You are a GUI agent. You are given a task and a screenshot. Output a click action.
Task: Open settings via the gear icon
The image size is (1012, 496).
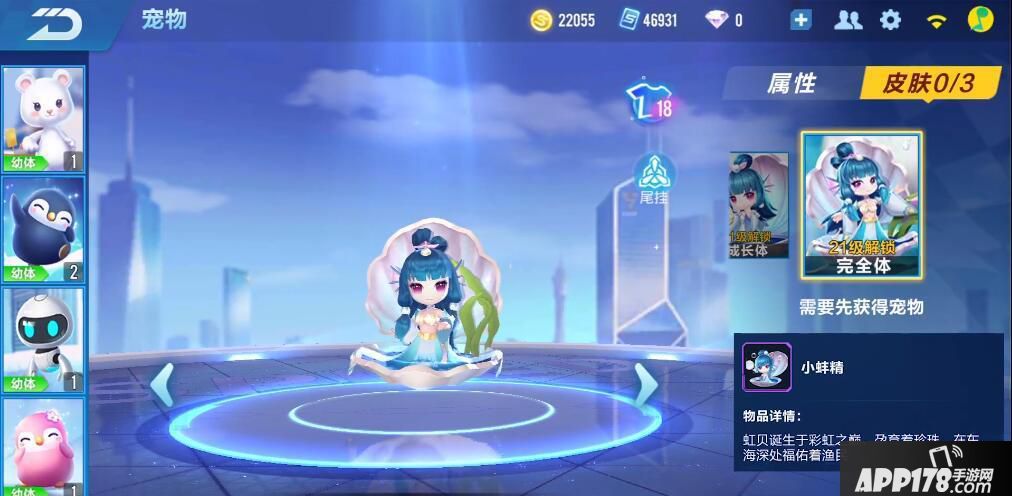point(890,20)
